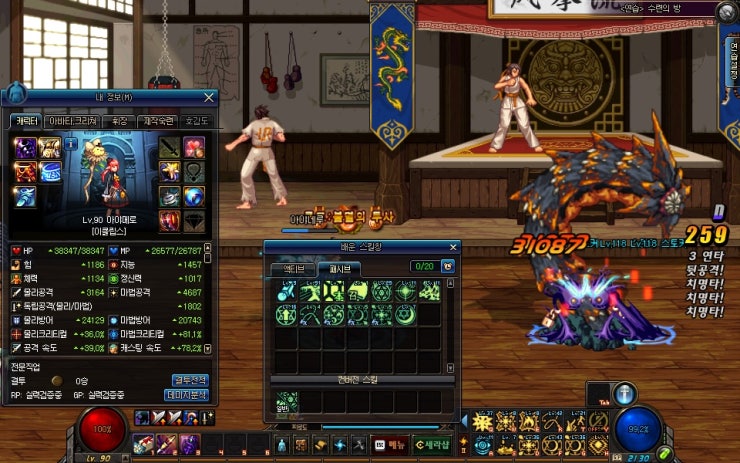
Task: Open the 세라샵 shop button
Action: point(432,444)
